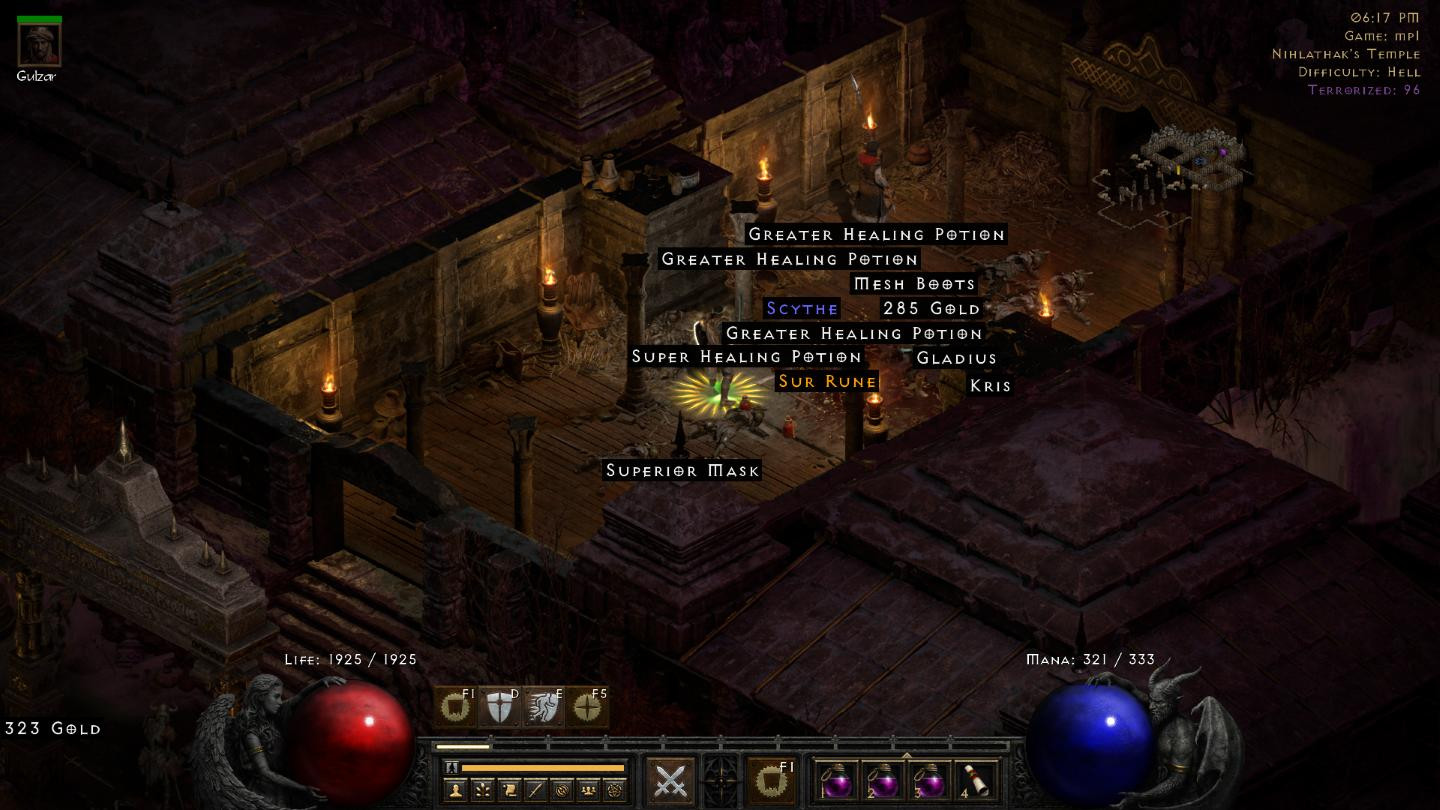Viewport: 1440px width, 810px height.
Task: Select the shield skill bound to D
Action: 498,707
